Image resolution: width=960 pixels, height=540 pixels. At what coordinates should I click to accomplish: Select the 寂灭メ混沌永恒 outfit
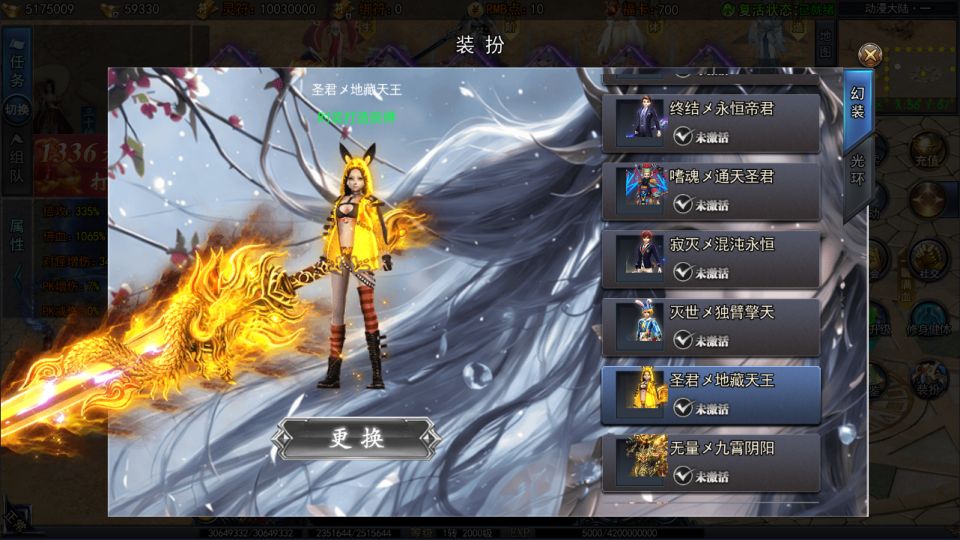pos(710,259)
